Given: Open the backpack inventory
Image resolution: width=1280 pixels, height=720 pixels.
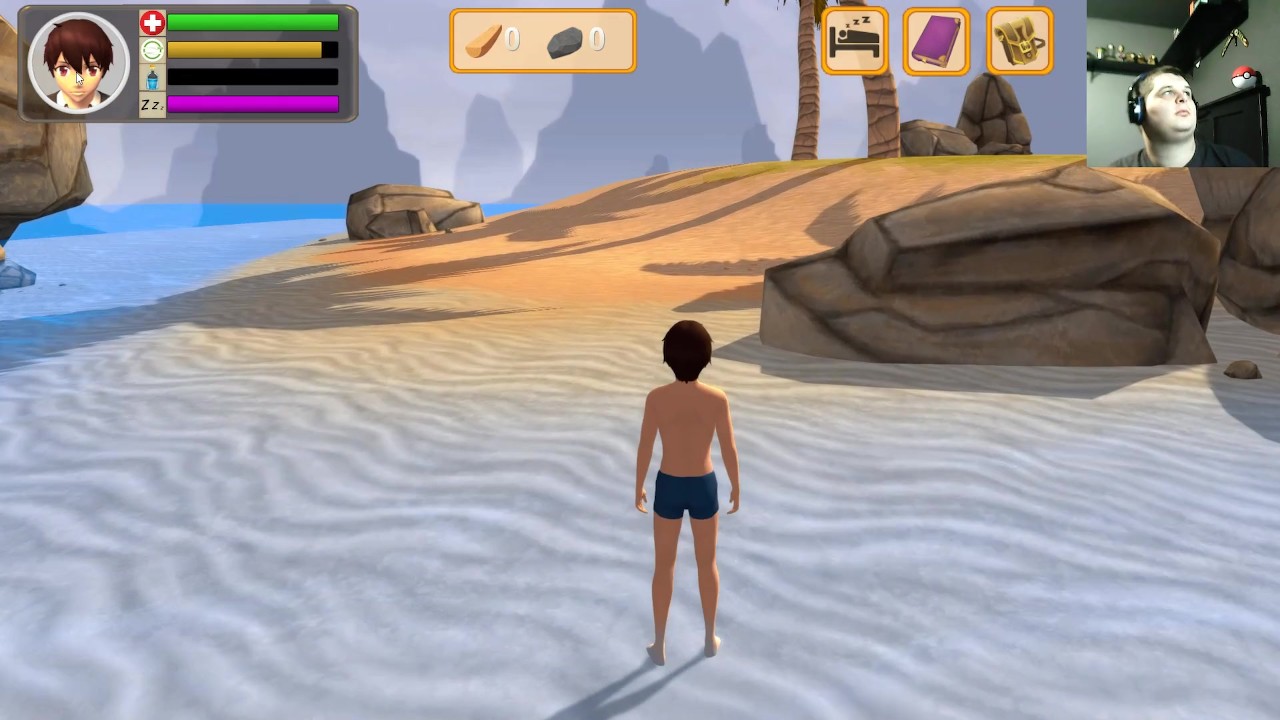Looking at the screenshot, I should [1020, 42].
